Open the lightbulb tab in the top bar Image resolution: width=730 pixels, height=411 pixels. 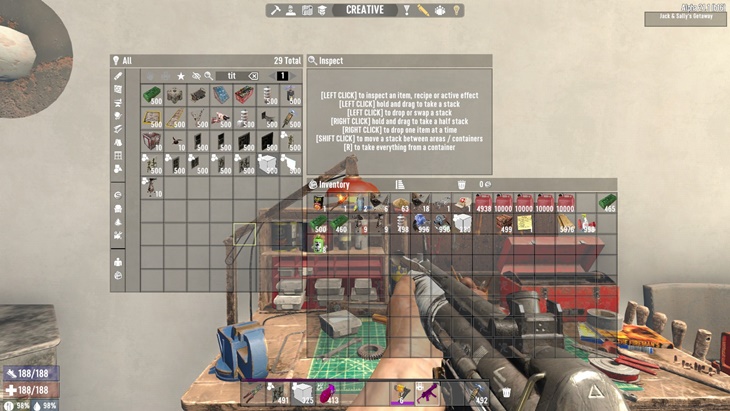click(456, 10)
